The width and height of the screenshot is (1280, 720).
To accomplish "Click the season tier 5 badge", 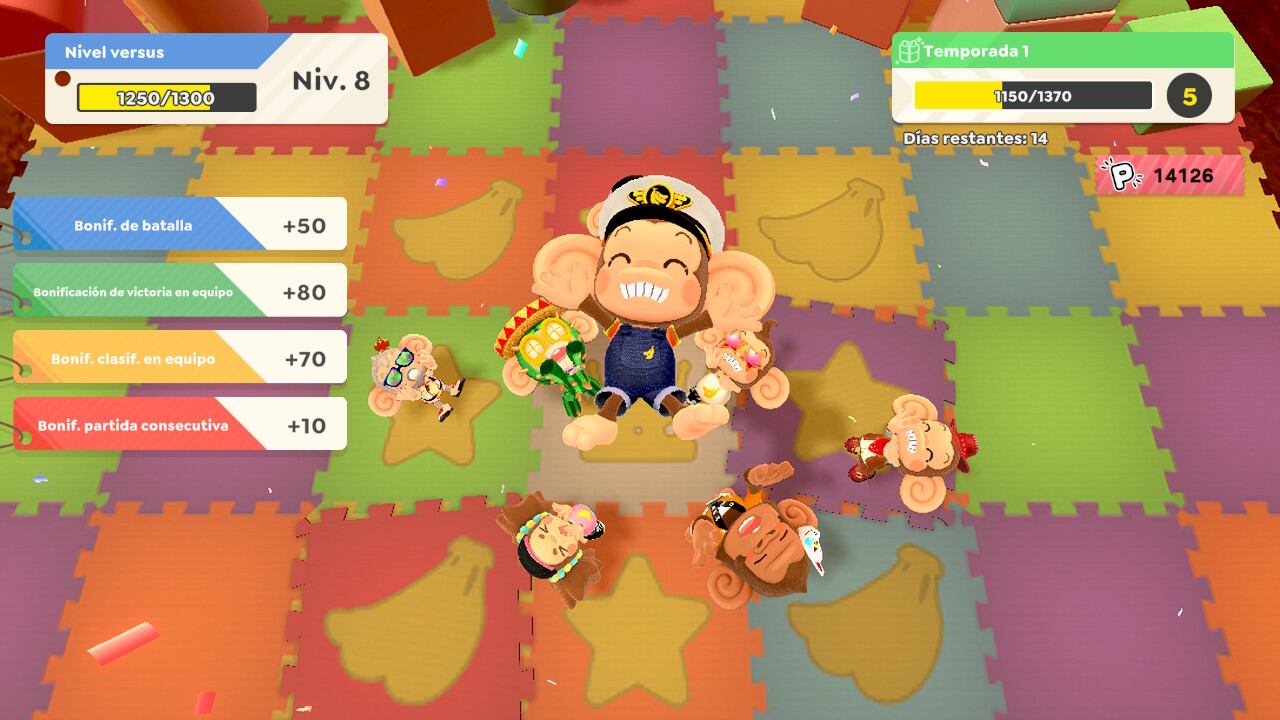I will coord(1189,97).
